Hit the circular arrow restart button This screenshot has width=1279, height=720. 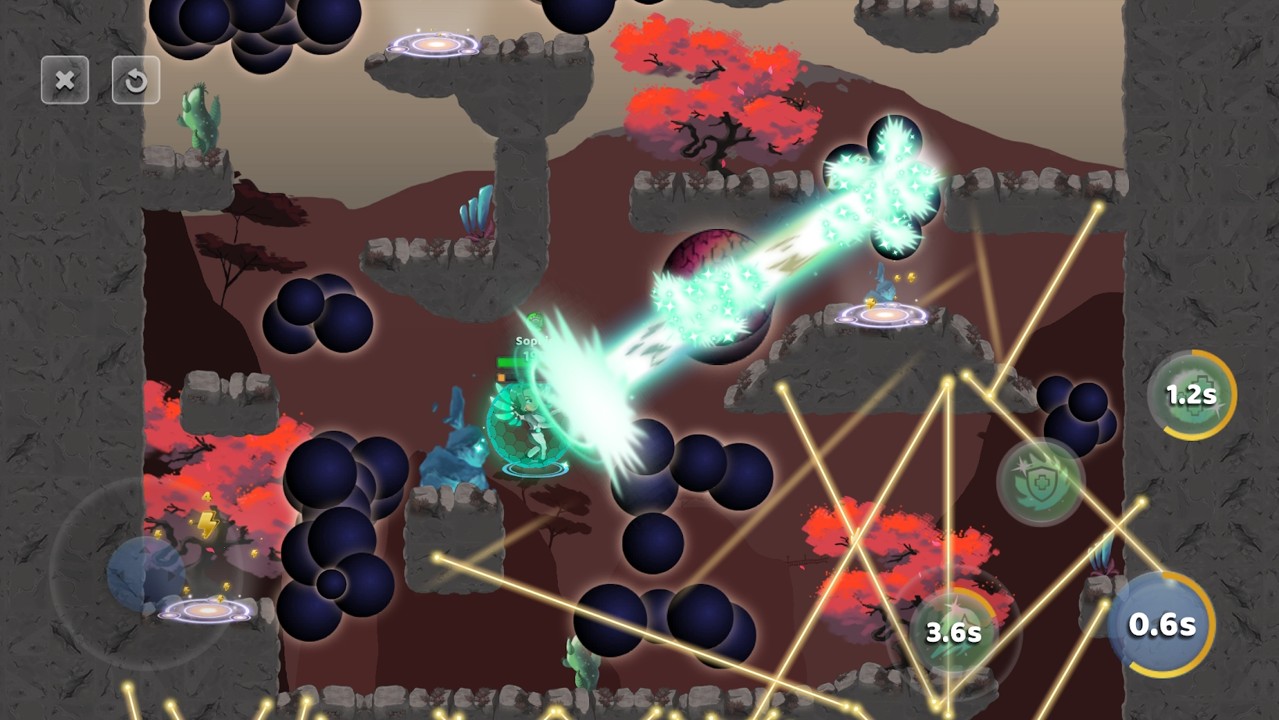[136, 80]
